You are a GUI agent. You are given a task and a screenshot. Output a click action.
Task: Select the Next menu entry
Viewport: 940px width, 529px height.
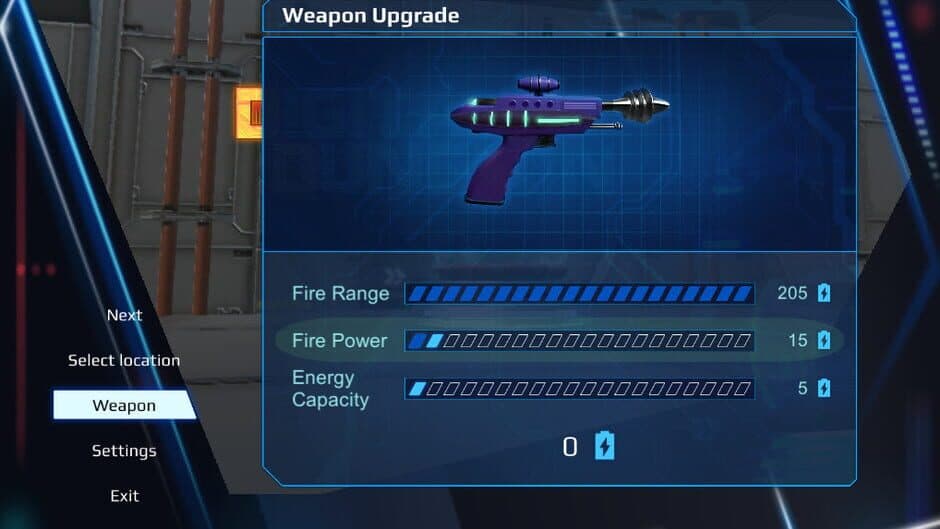(x=124, y=315)
